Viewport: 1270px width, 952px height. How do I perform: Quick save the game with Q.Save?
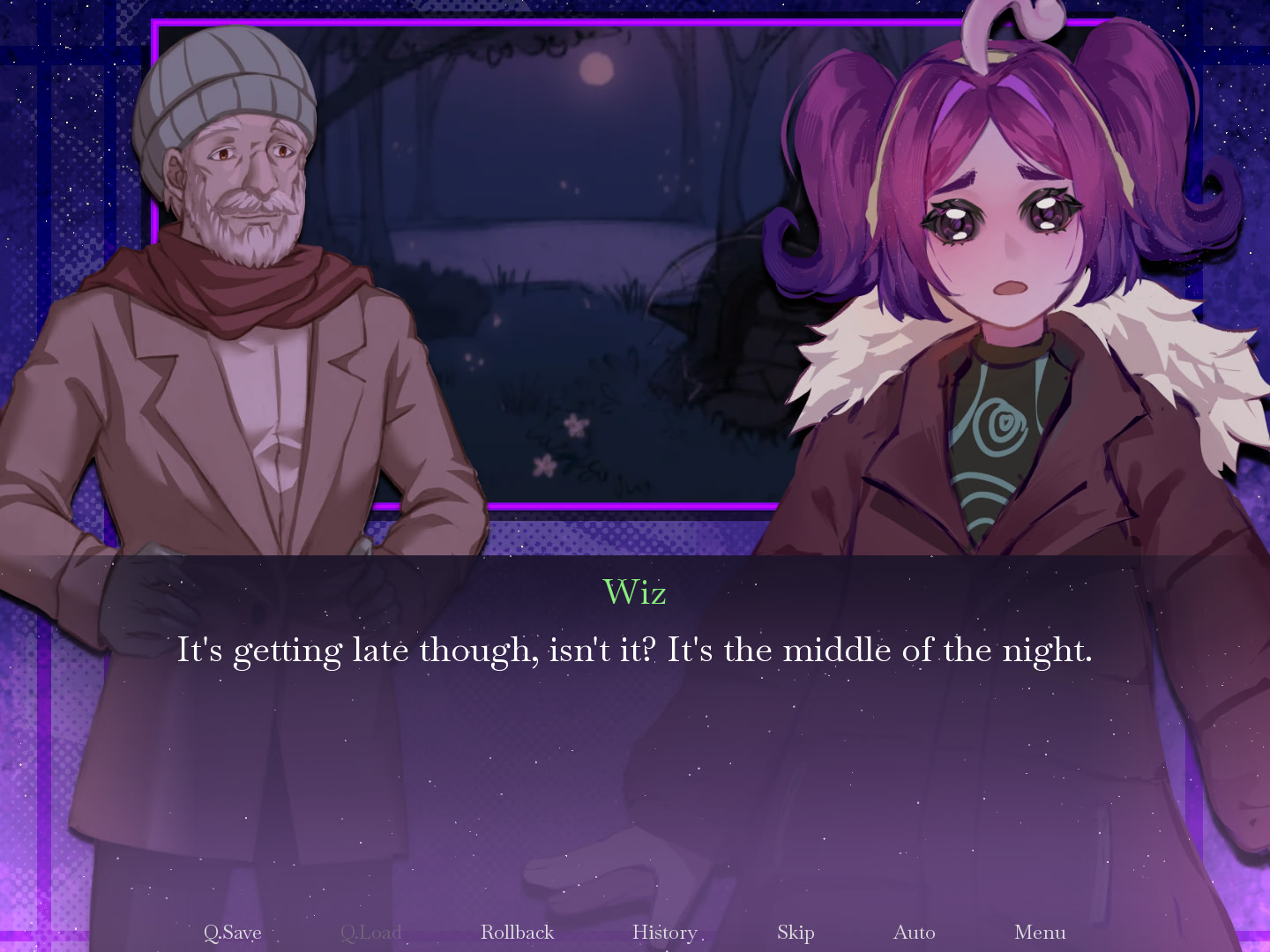(x=232, y=932)
